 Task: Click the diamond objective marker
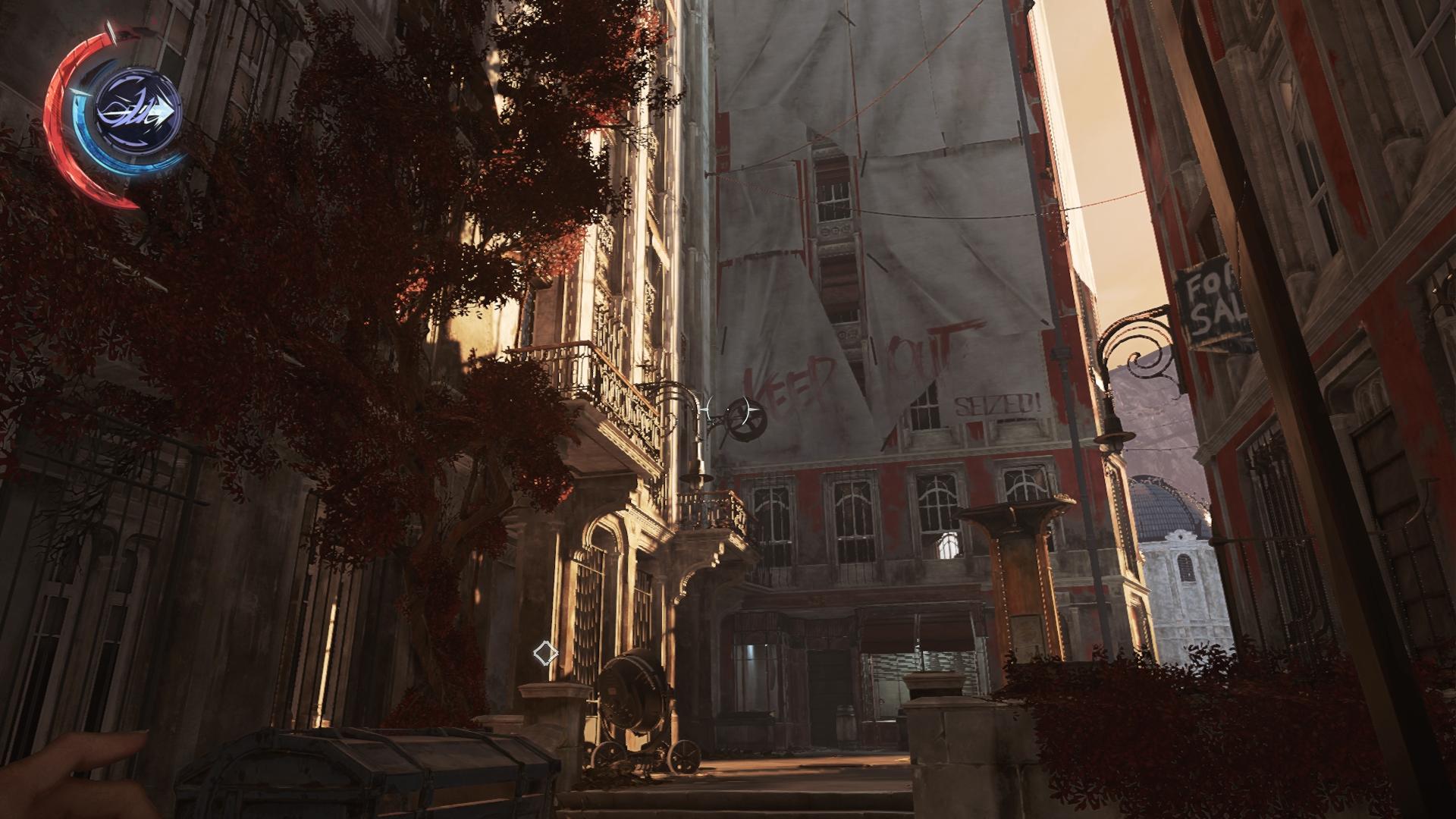(544, 652)
